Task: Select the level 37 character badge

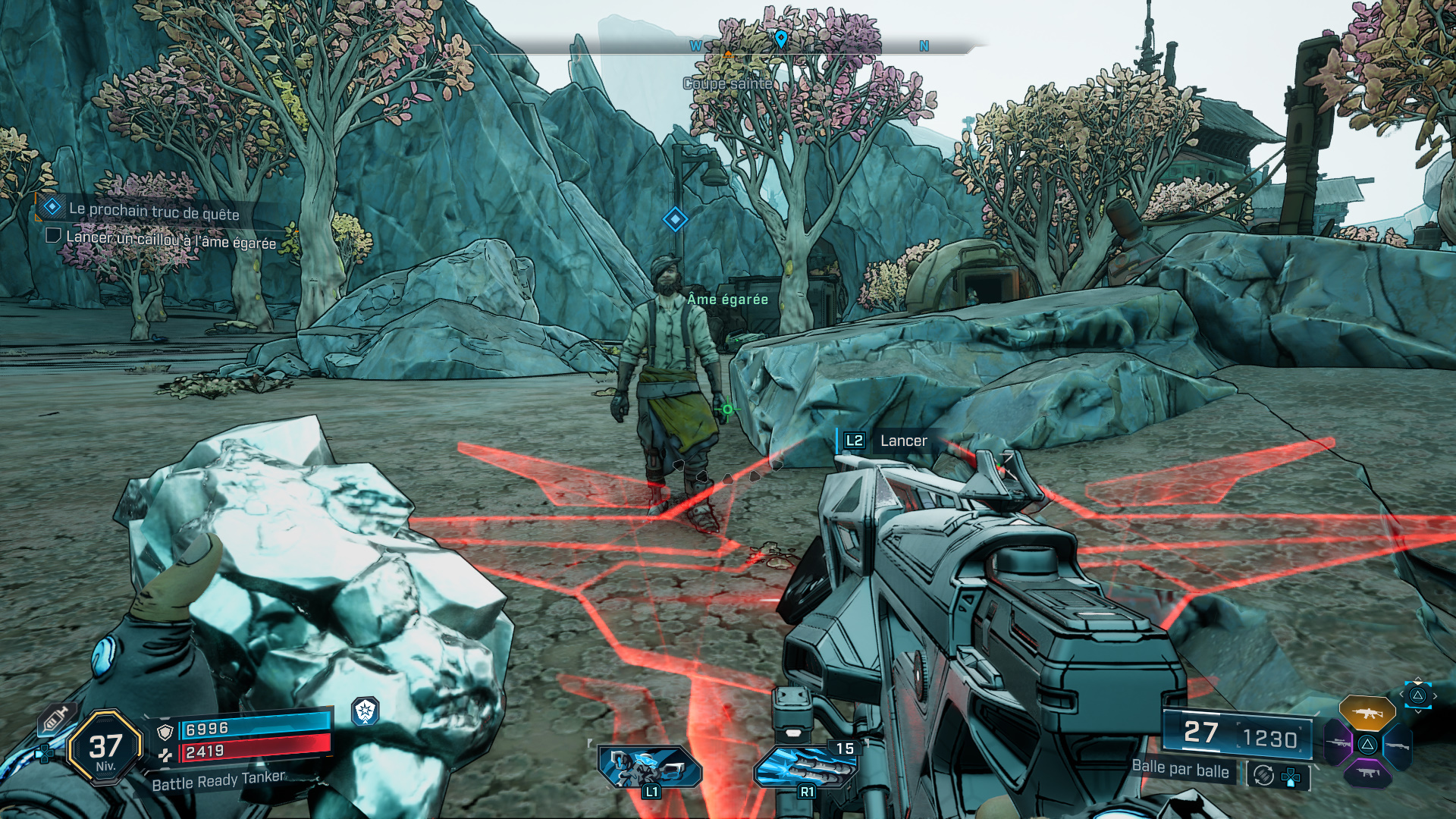Action: (105, 748)
